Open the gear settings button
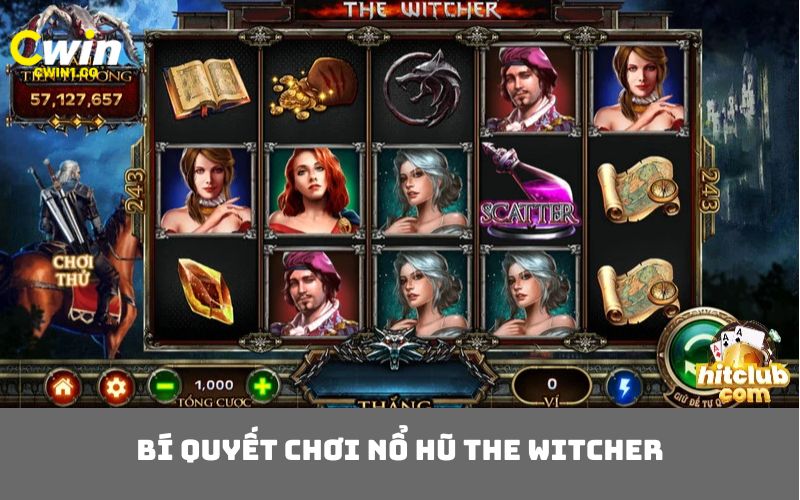800x500 pixels. [115, 386]
